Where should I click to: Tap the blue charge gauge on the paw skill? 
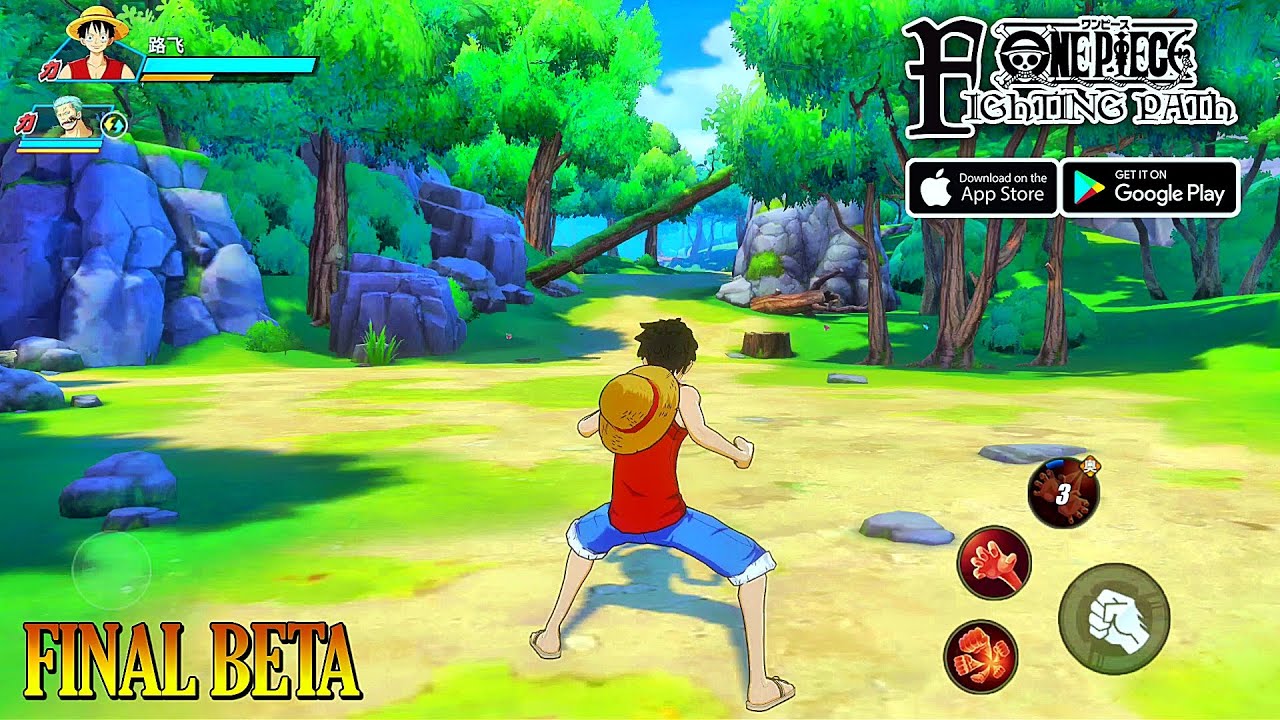click(x=1055, y=462)
